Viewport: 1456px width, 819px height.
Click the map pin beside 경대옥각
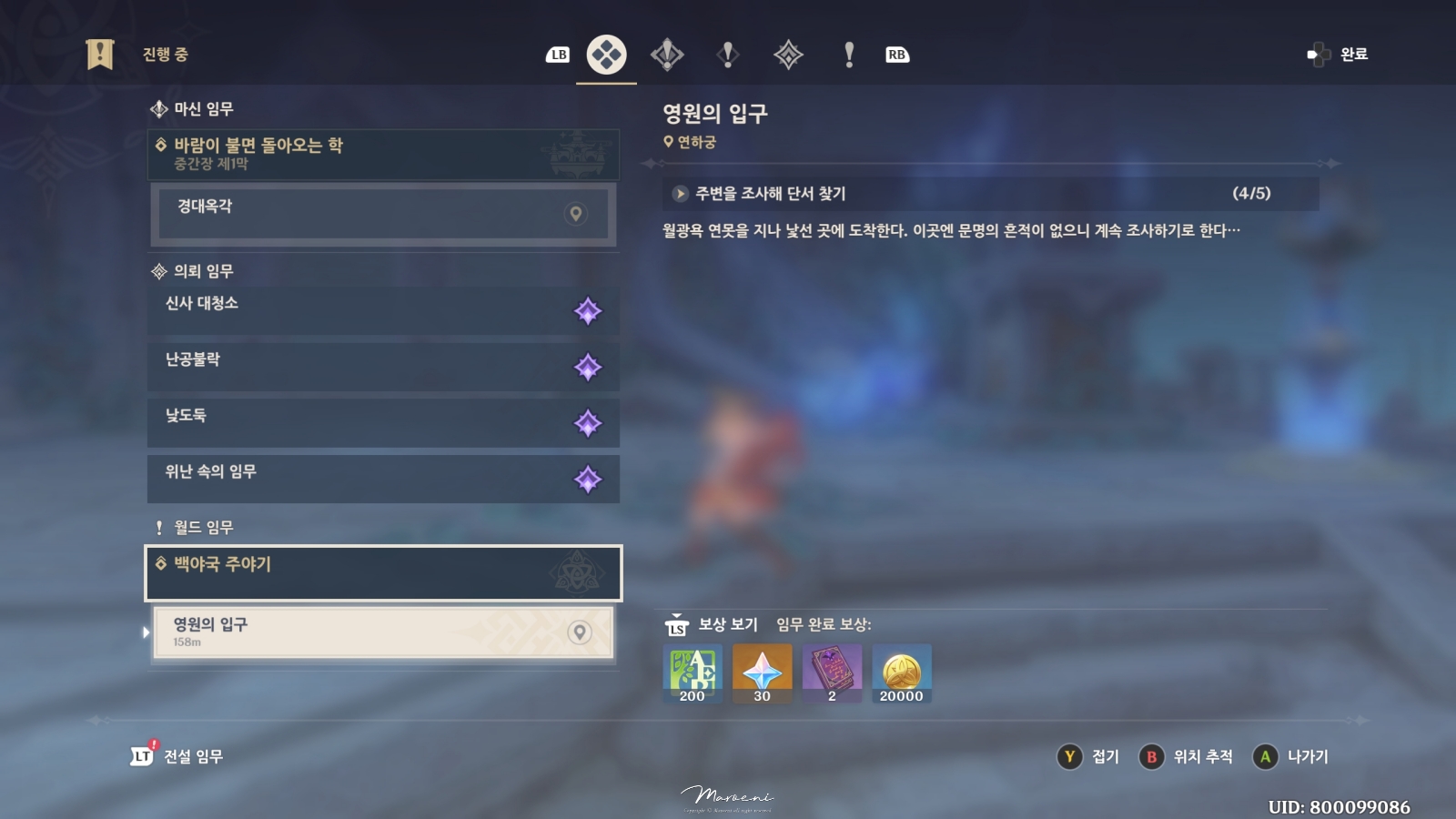pos(574,216)
